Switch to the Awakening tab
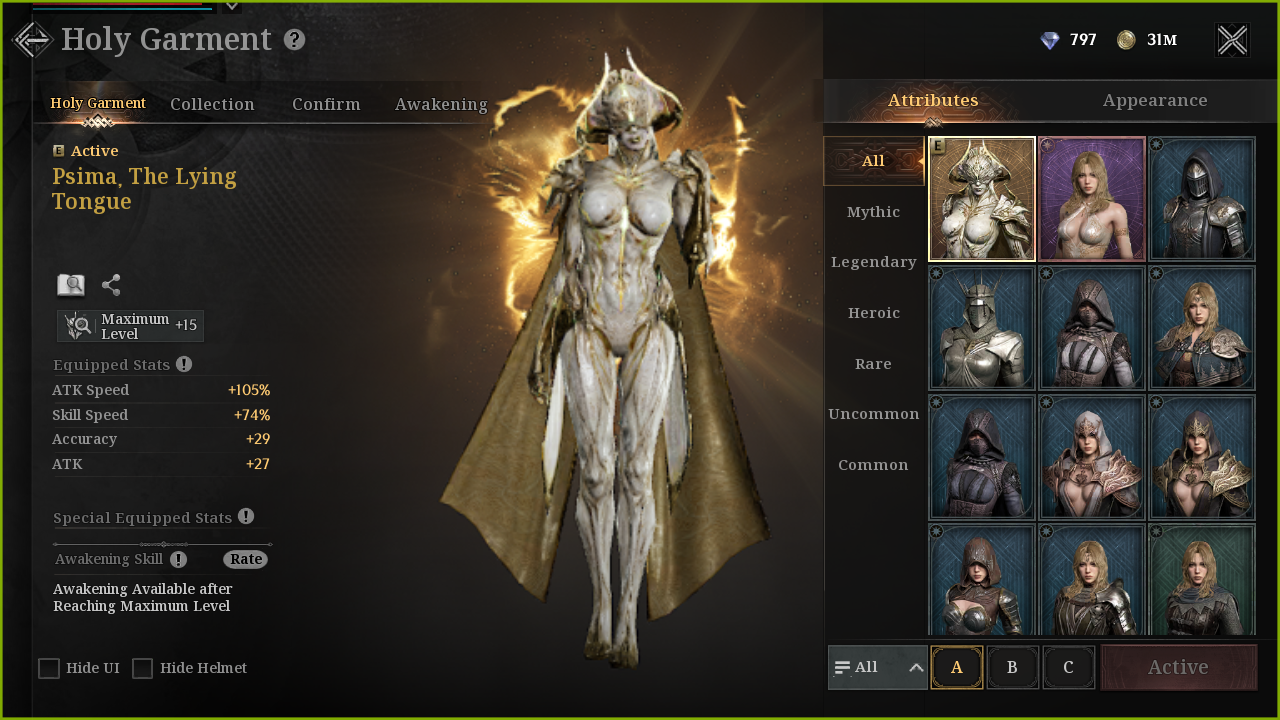The width and height of the screenshot is (1280, 720). tap(441, 104)
